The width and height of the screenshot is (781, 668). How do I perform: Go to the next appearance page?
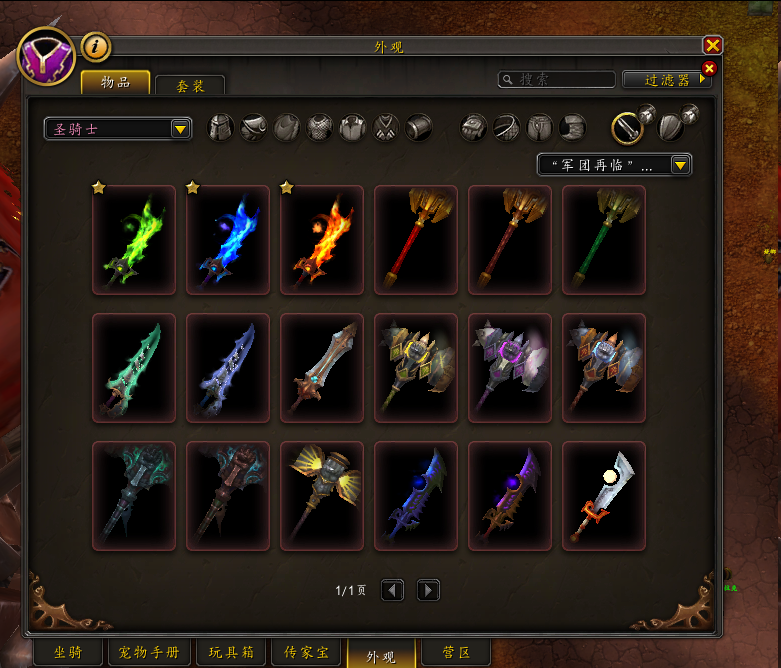[x=428, y=591]
